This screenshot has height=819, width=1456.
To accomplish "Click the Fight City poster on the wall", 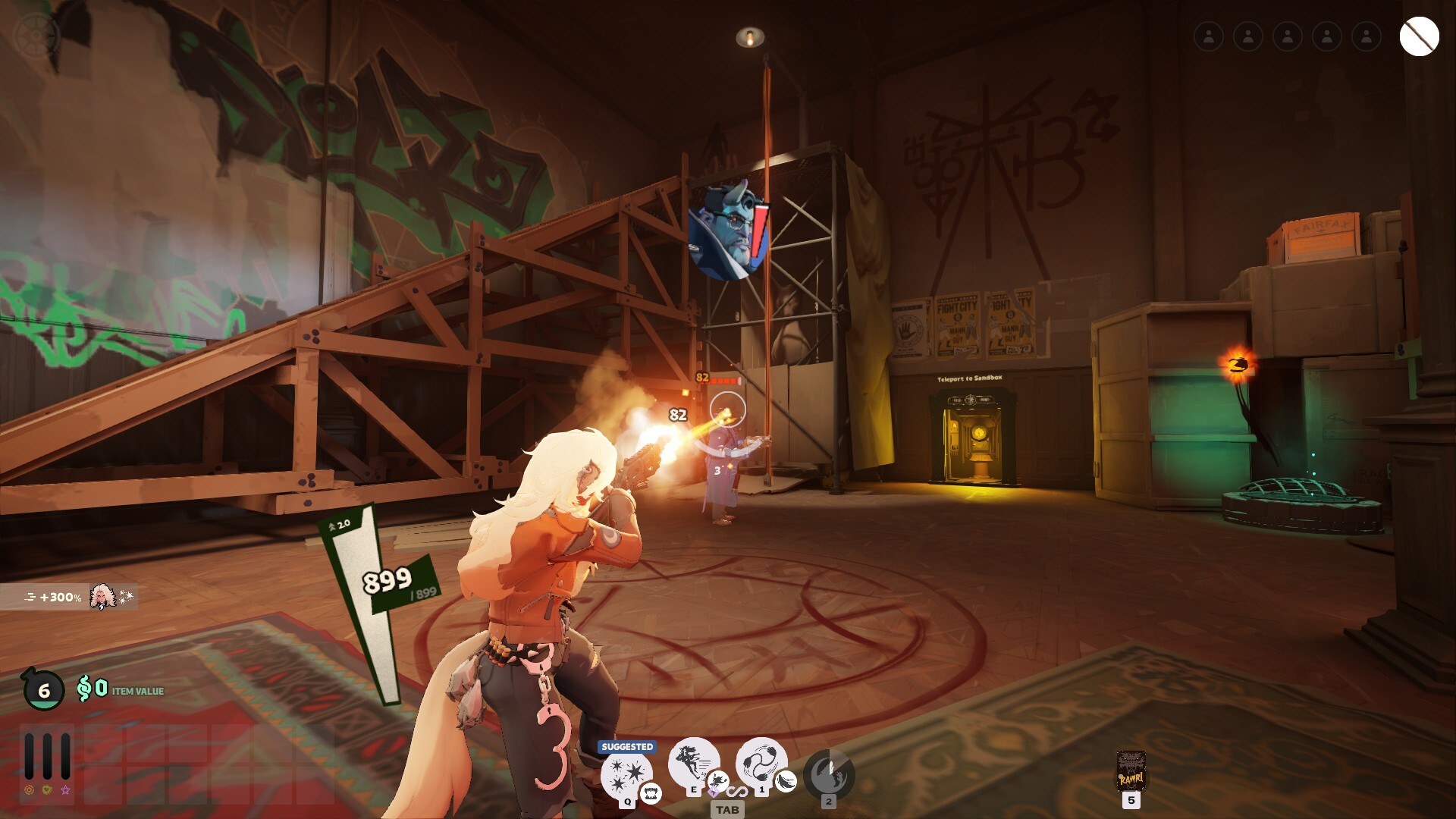I will pos(957,326).
